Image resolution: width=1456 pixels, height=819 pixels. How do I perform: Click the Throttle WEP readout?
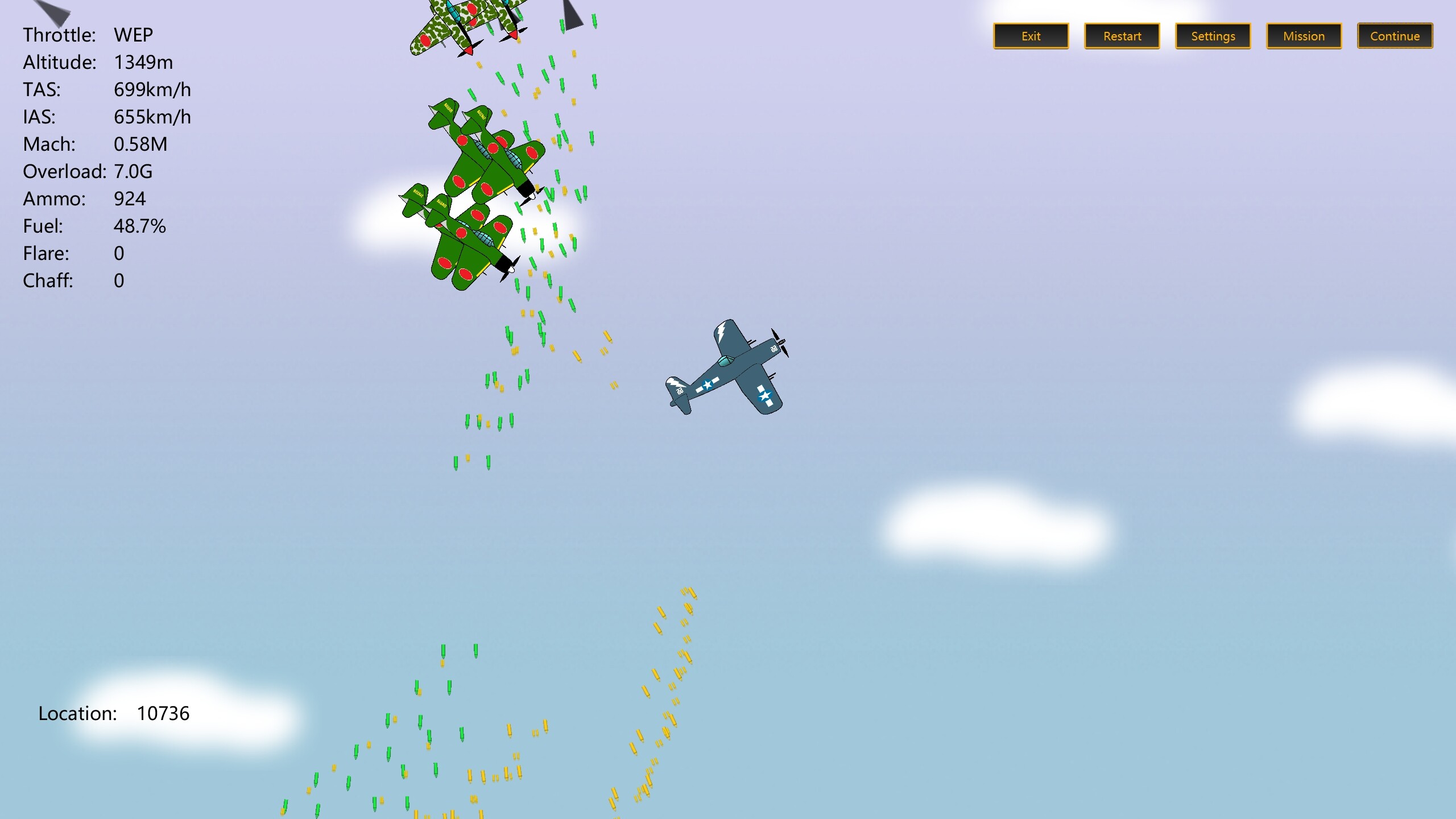132,35
